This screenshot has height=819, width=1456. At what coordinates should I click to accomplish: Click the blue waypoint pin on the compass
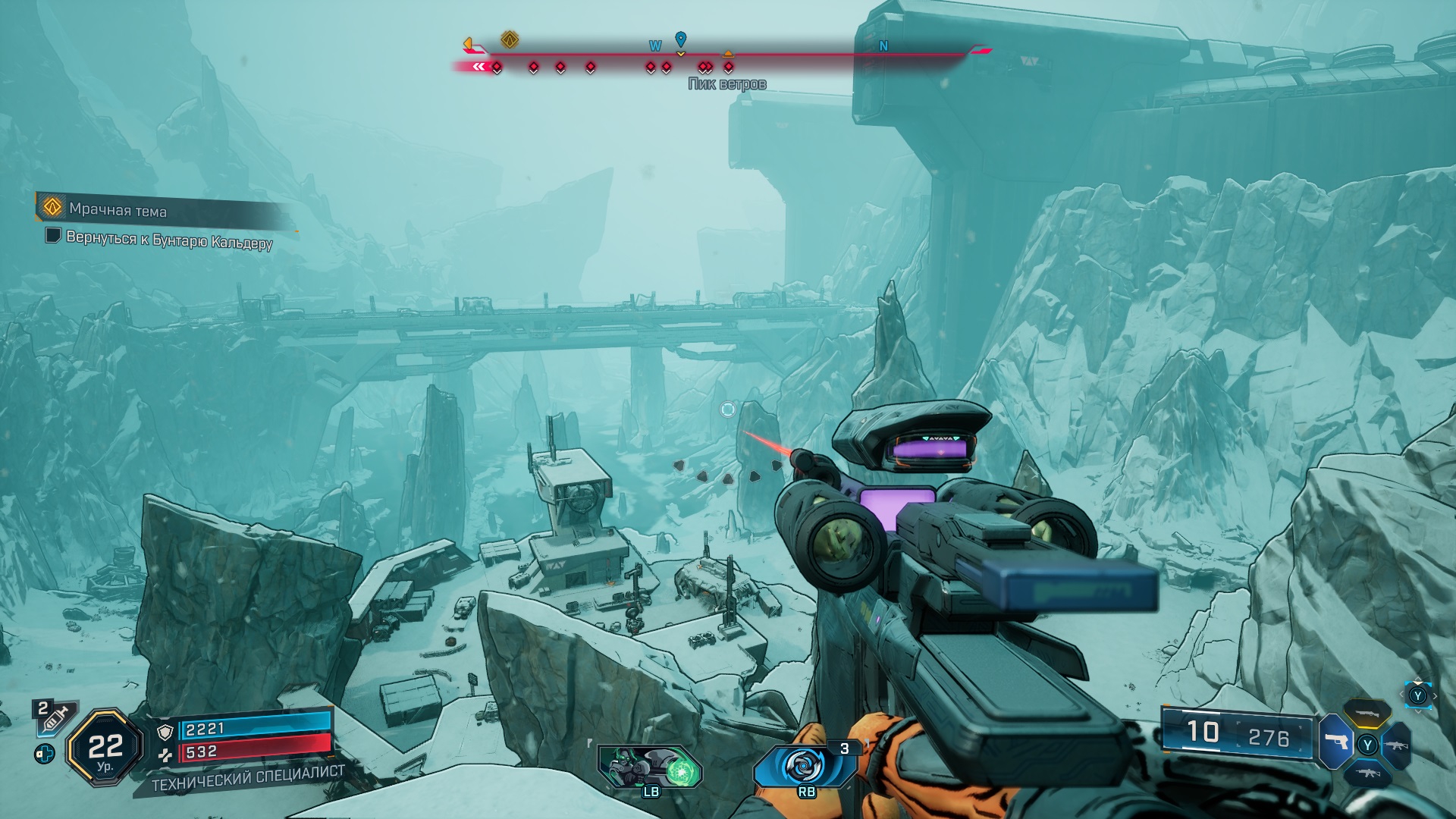pos(680,39)
